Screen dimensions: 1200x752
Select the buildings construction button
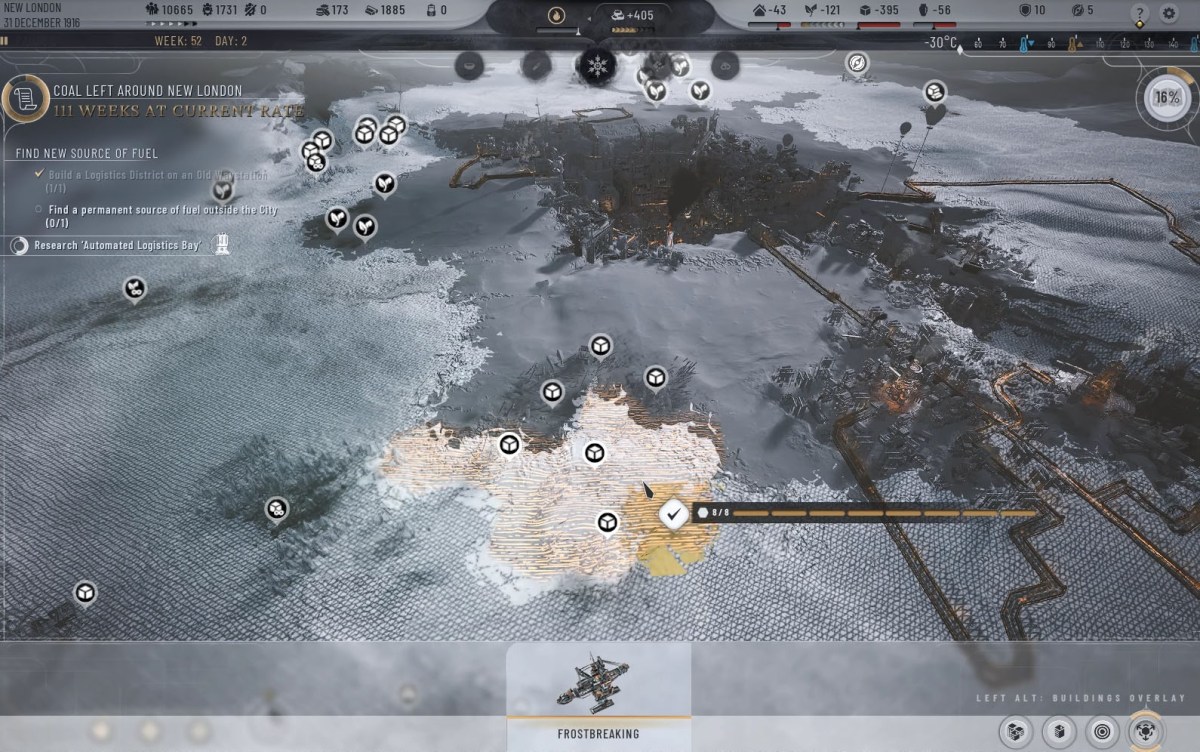tap(1060, 731)
